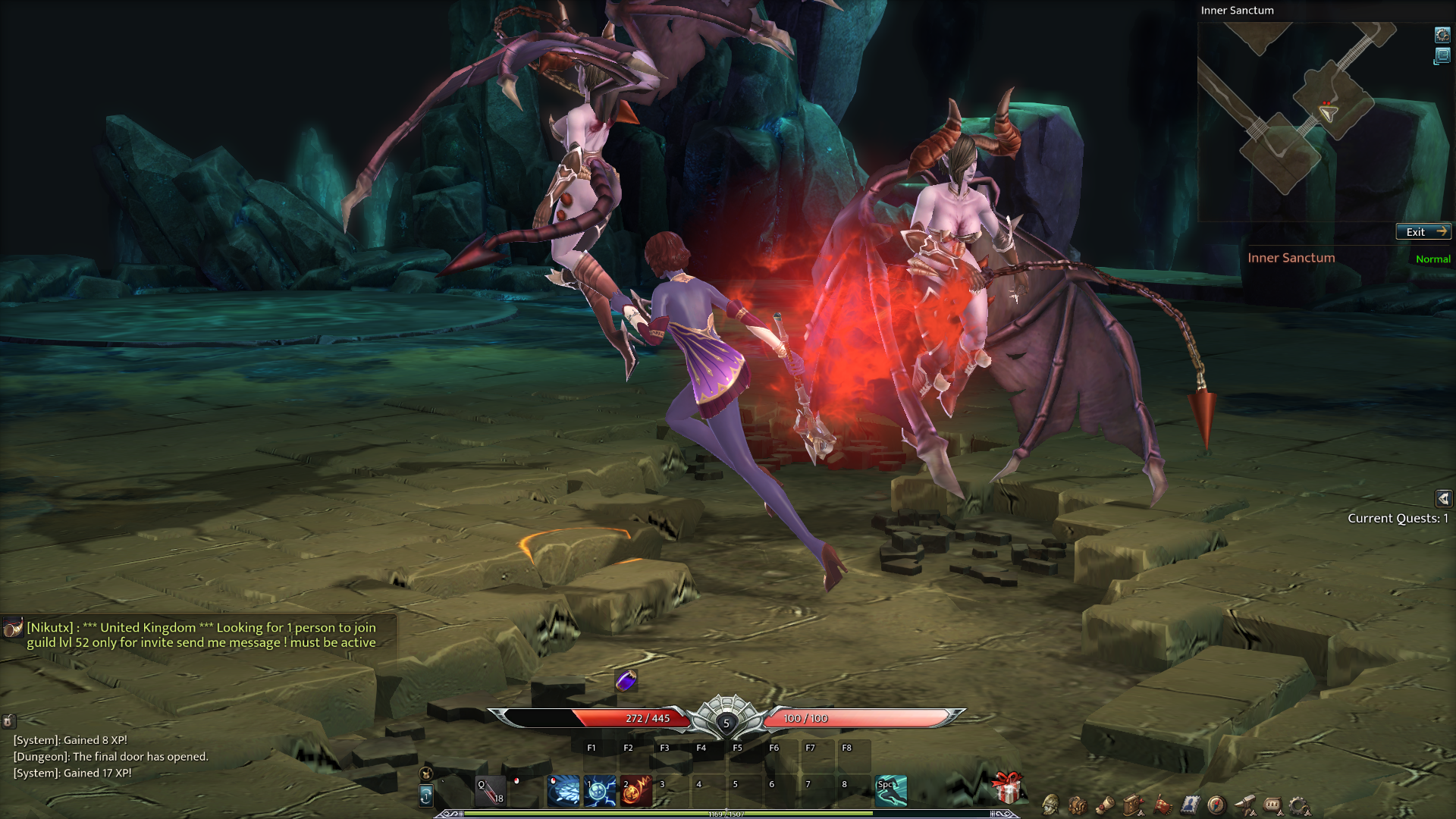Use the red potion in the Q slot
This screenshot has height=819, width=1456.
491,791
